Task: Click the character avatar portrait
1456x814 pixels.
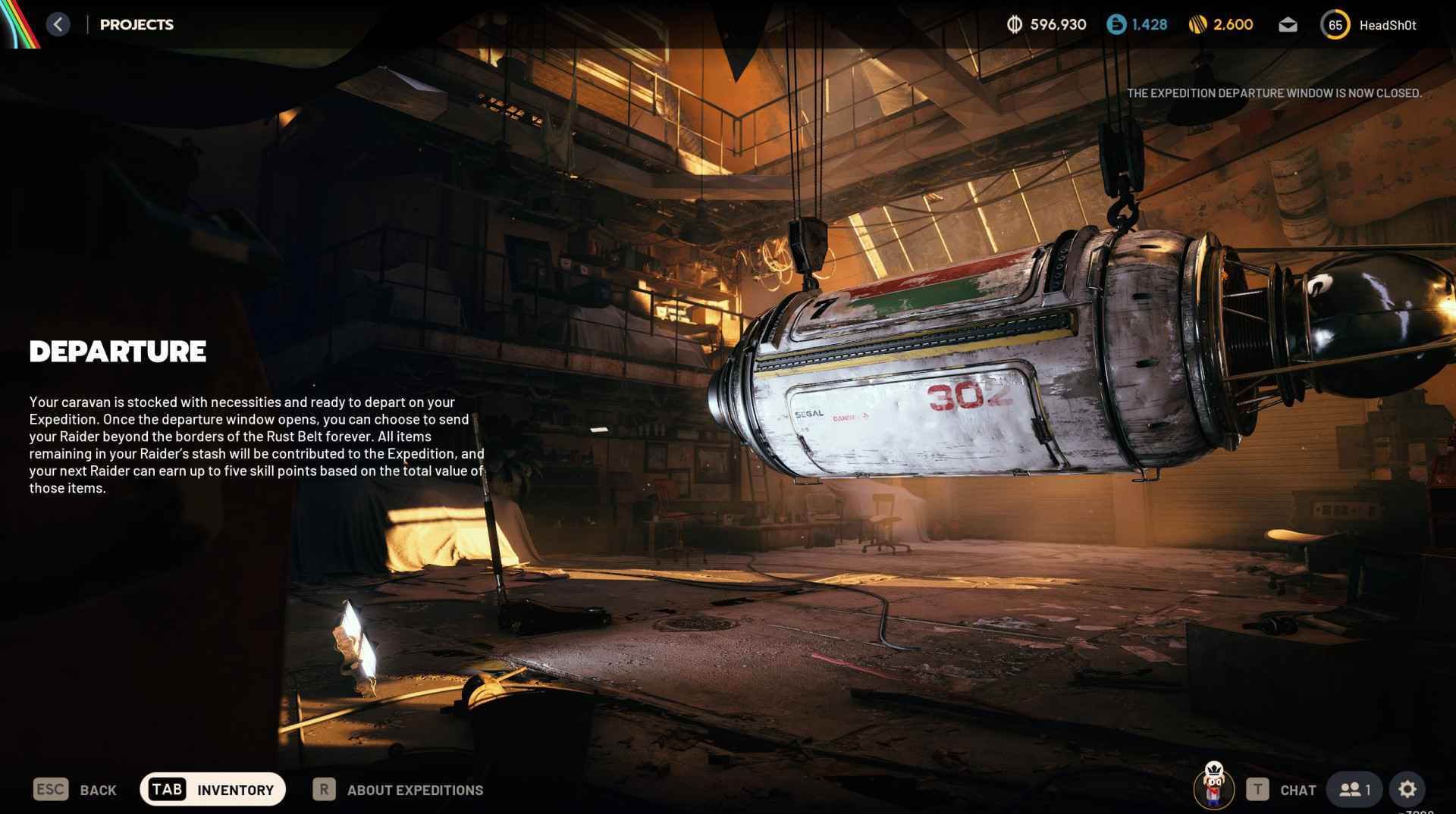Action: click(x=1214, y=787)
